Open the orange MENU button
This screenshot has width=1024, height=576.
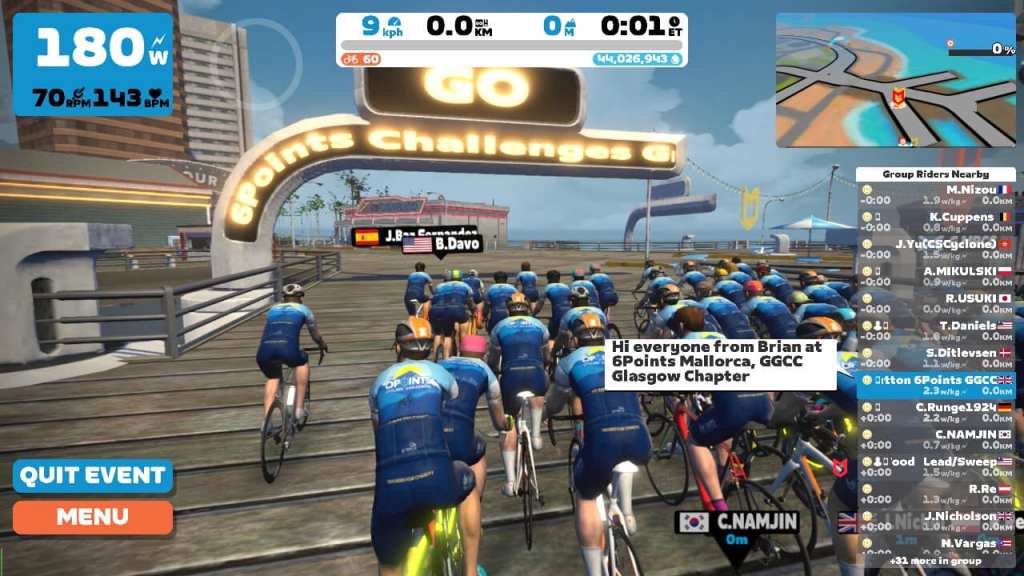click(92, 517)
